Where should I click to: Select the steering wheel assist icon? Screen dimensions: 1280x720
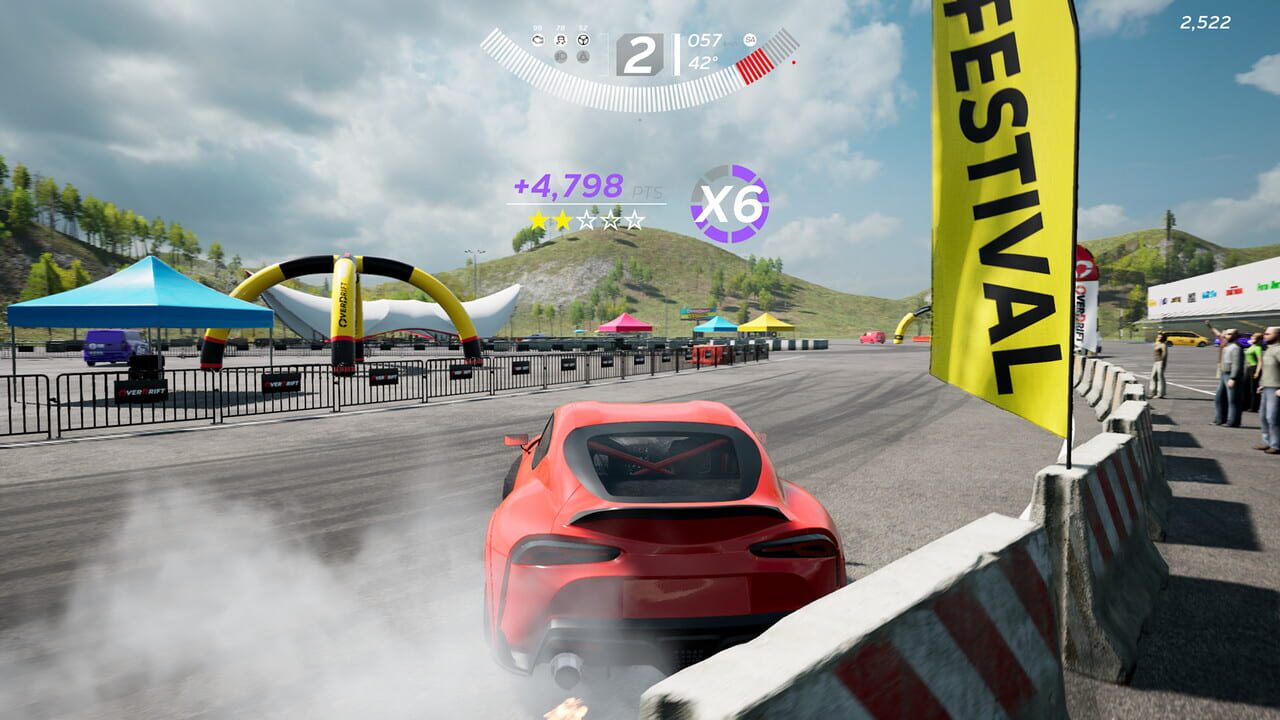[584, 40]
